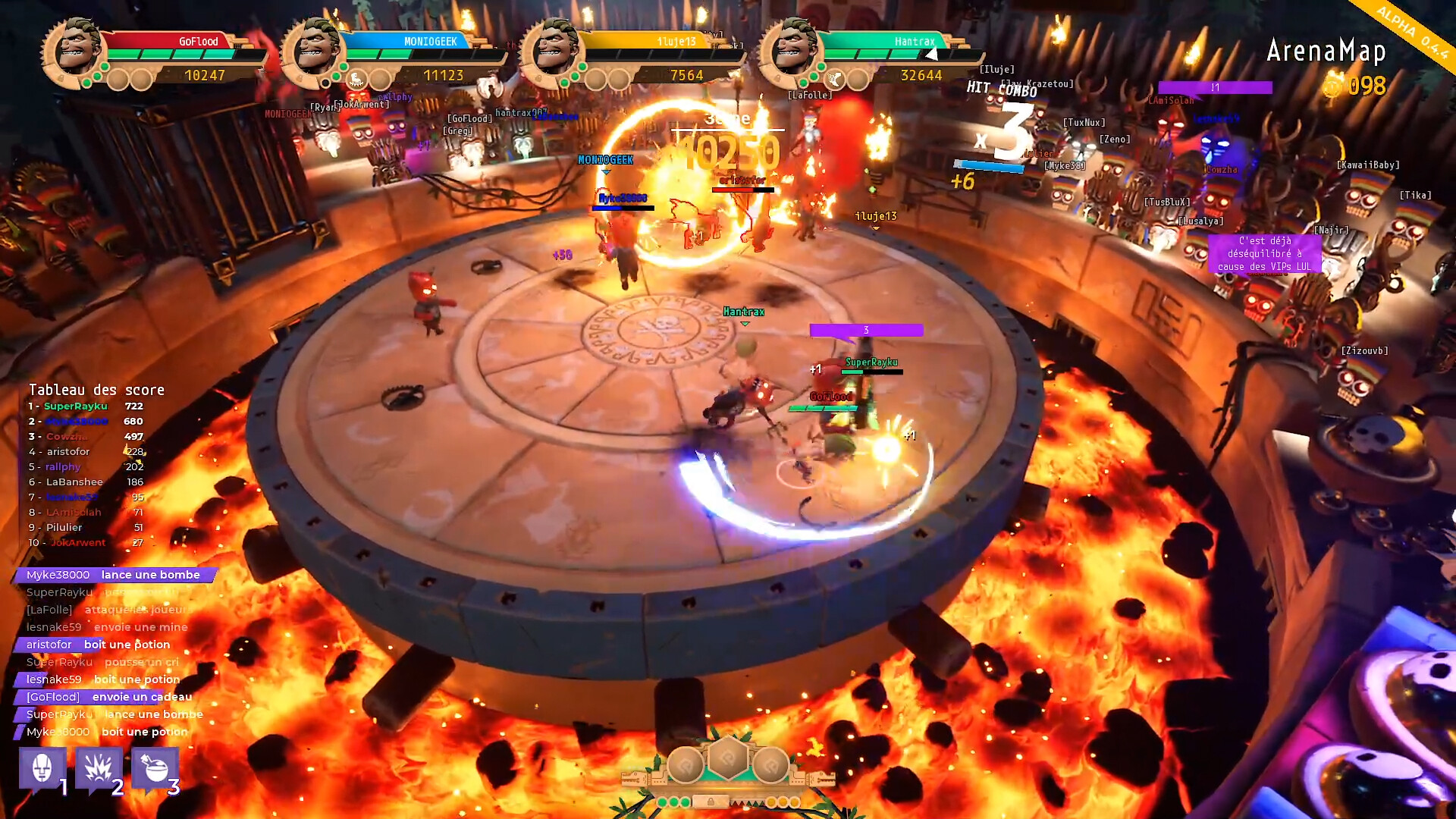Click the '[GoFlood] envoie un cadeau' feed entry

(109, 697)
